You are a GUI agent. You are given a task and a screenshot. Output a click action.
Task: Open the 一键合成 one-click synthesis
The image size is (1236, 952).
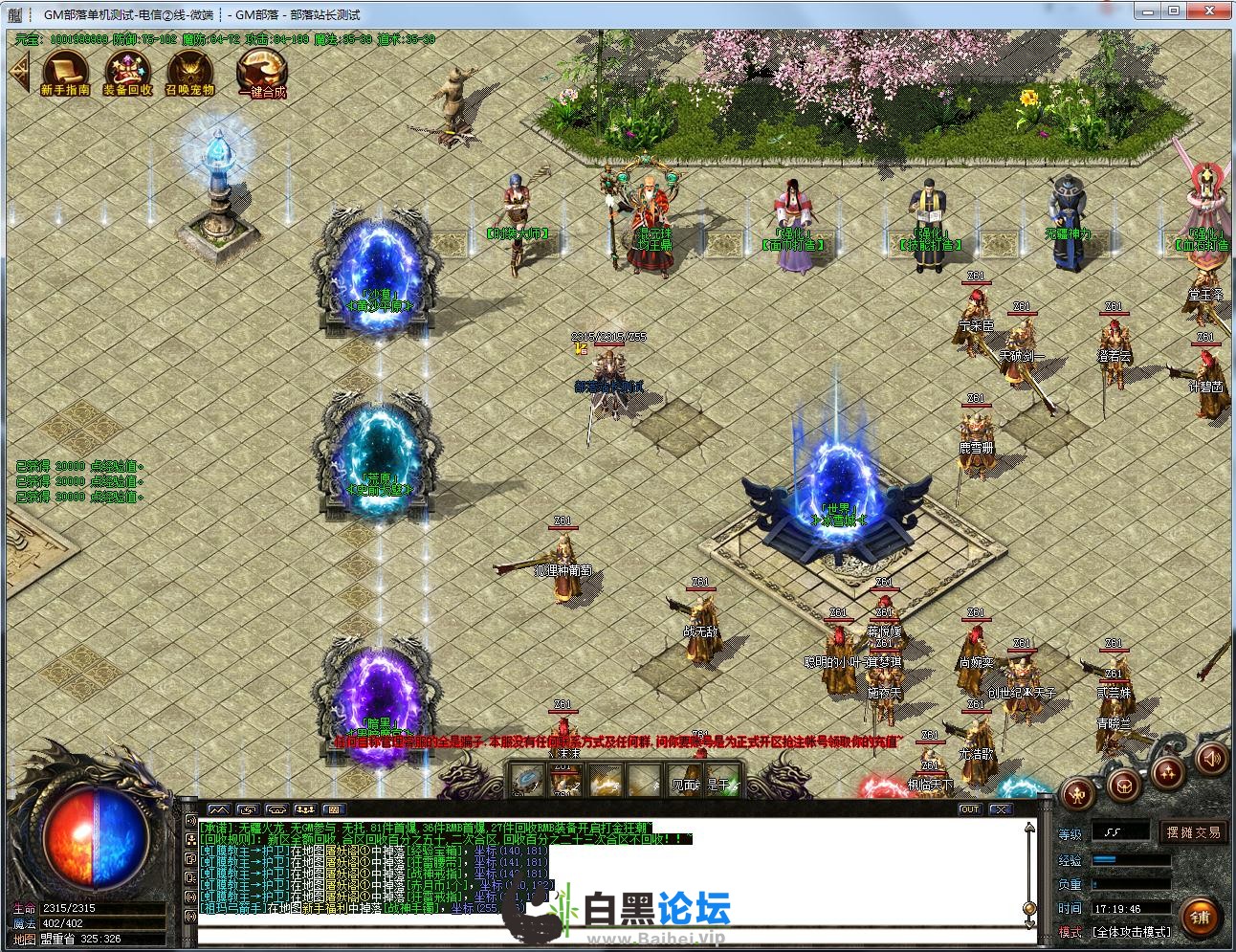pos(262,73)
